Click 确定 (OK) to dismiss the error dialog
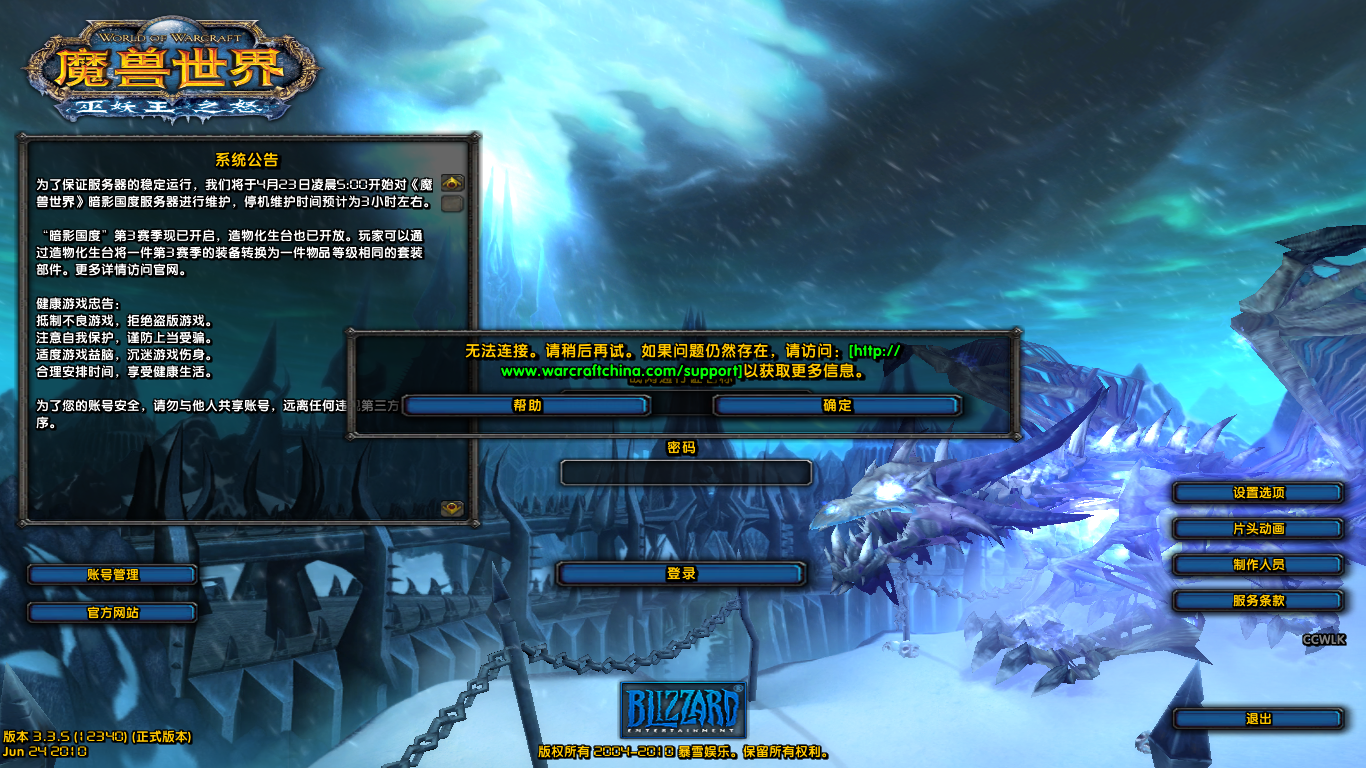 pyautogui.click(x=836, y=406)
